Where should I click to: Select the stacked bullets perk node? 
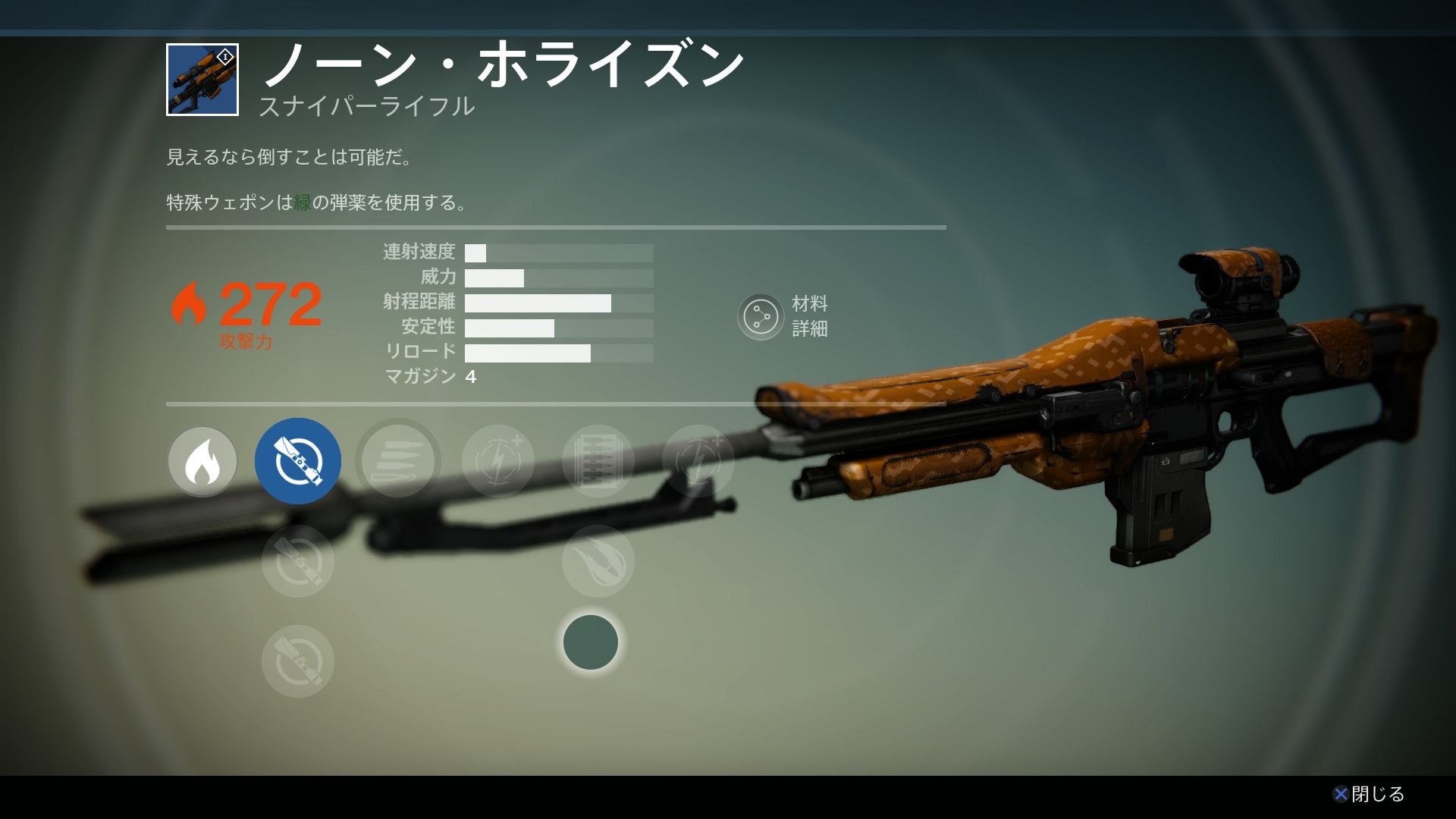point(398,461)
